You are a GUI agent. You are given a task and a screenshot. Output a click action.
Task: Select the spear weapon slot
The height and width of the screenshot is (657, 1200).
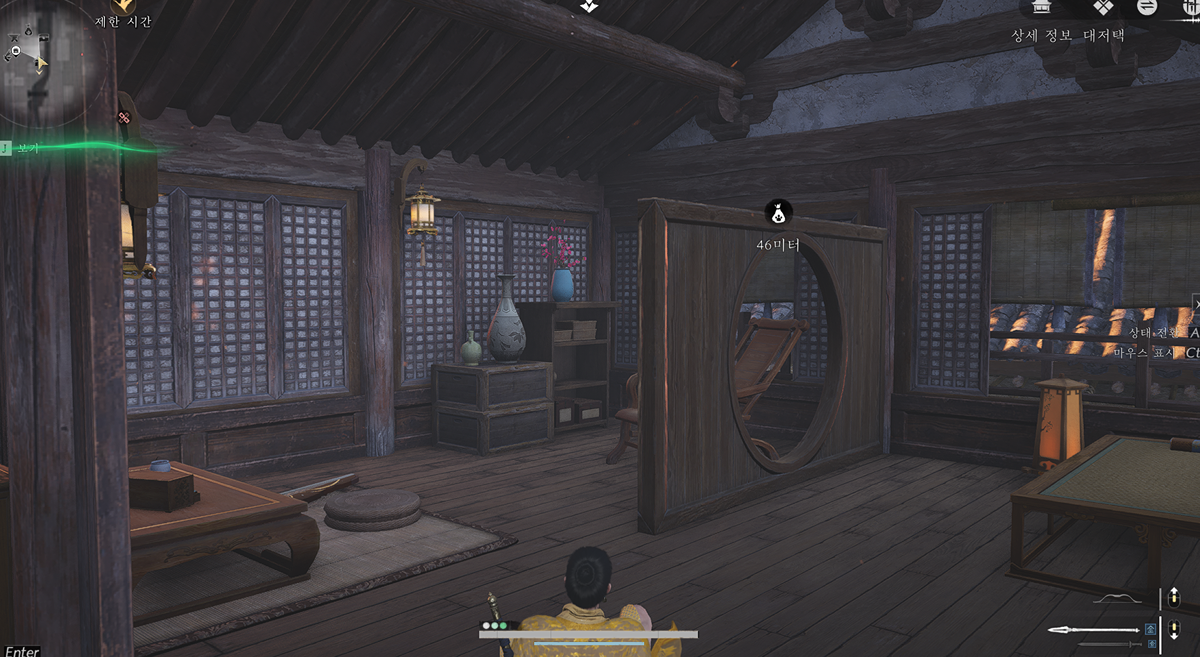[1093, 630]
